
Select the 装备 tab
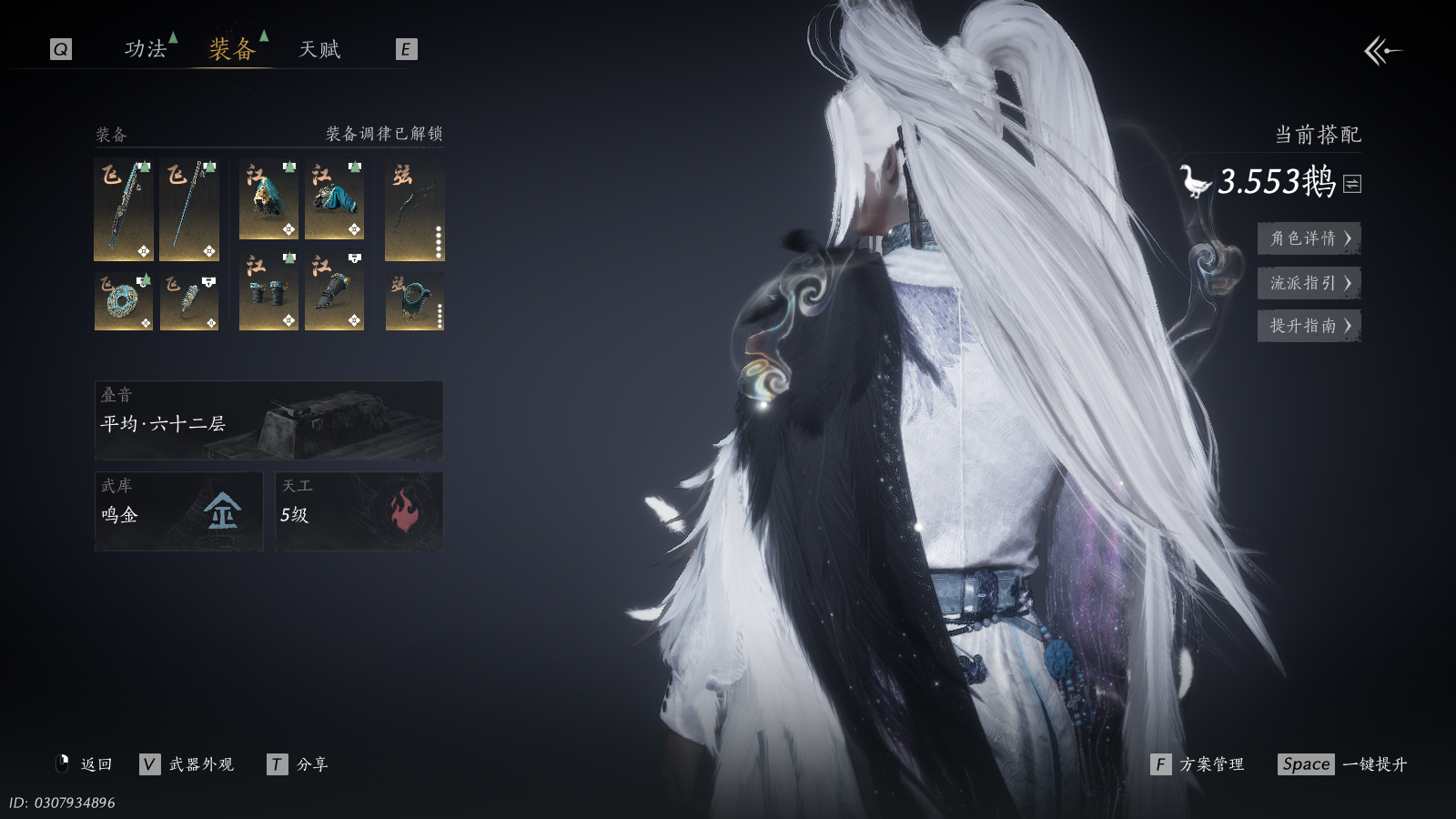point(232,49)
